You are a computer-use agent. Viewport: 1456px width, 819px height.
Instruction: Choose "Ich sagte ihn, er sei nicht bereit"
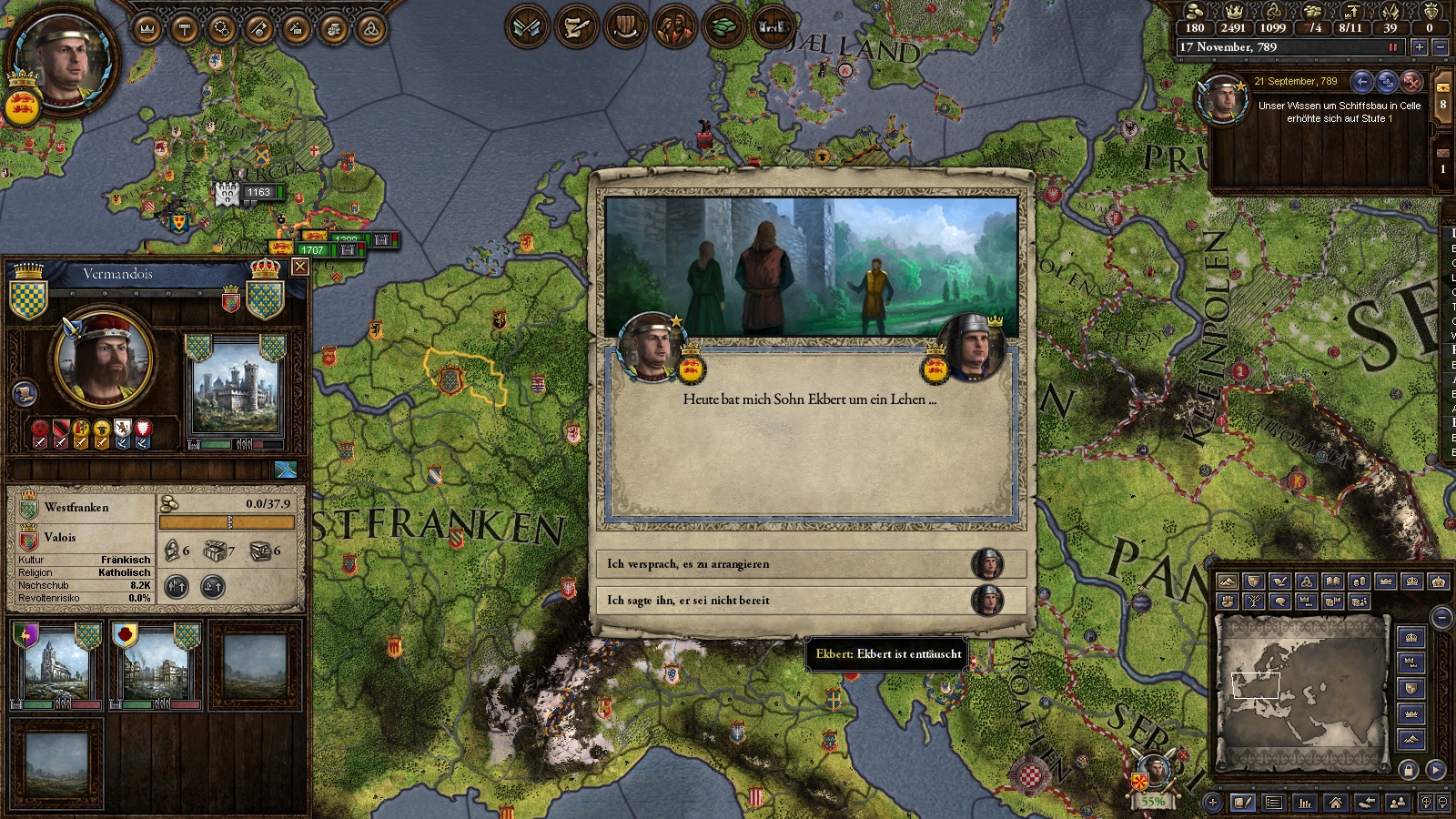[x=810, y=601]
